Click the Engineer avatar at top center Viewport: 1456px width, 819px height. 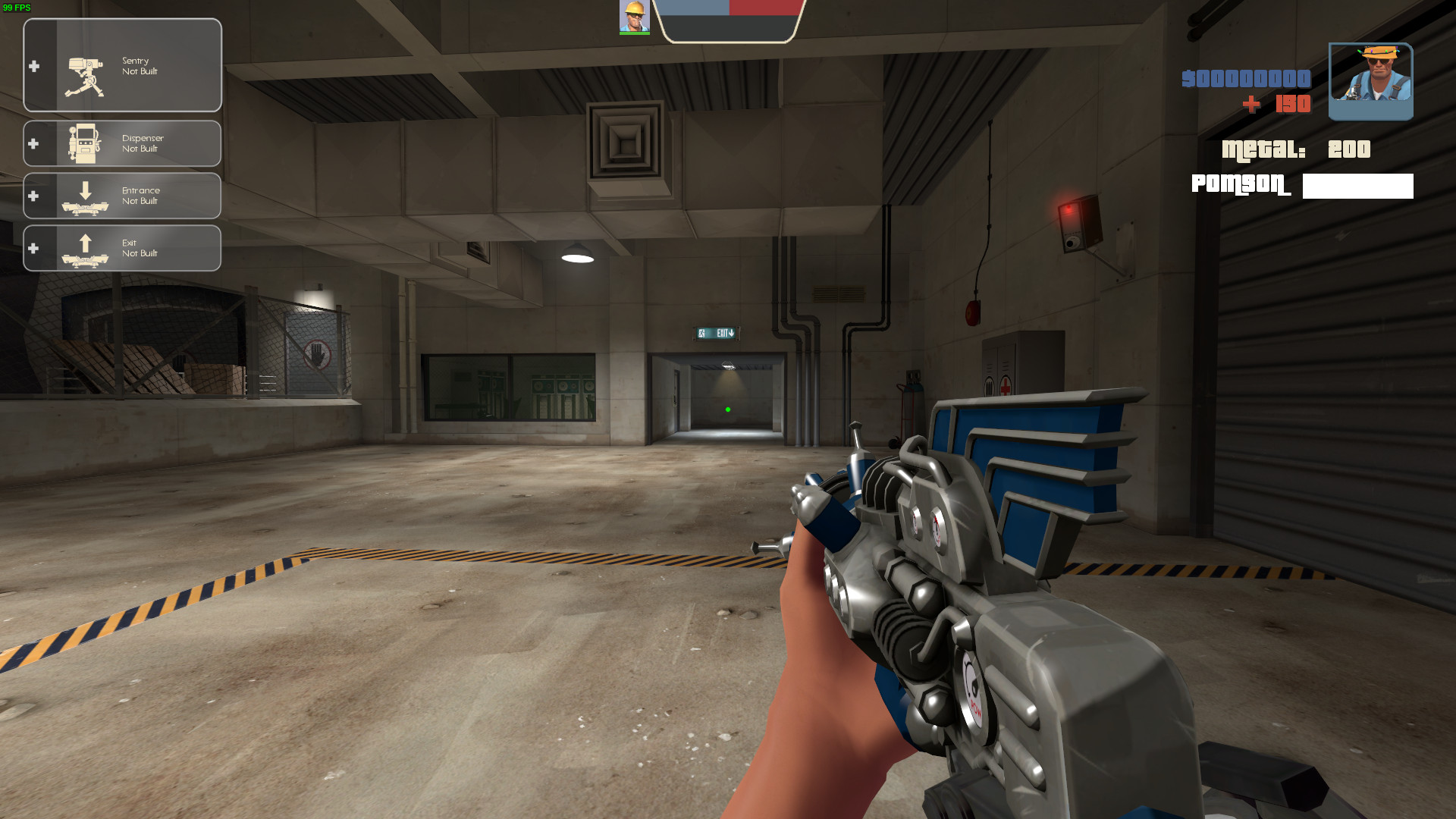[634, 17]
